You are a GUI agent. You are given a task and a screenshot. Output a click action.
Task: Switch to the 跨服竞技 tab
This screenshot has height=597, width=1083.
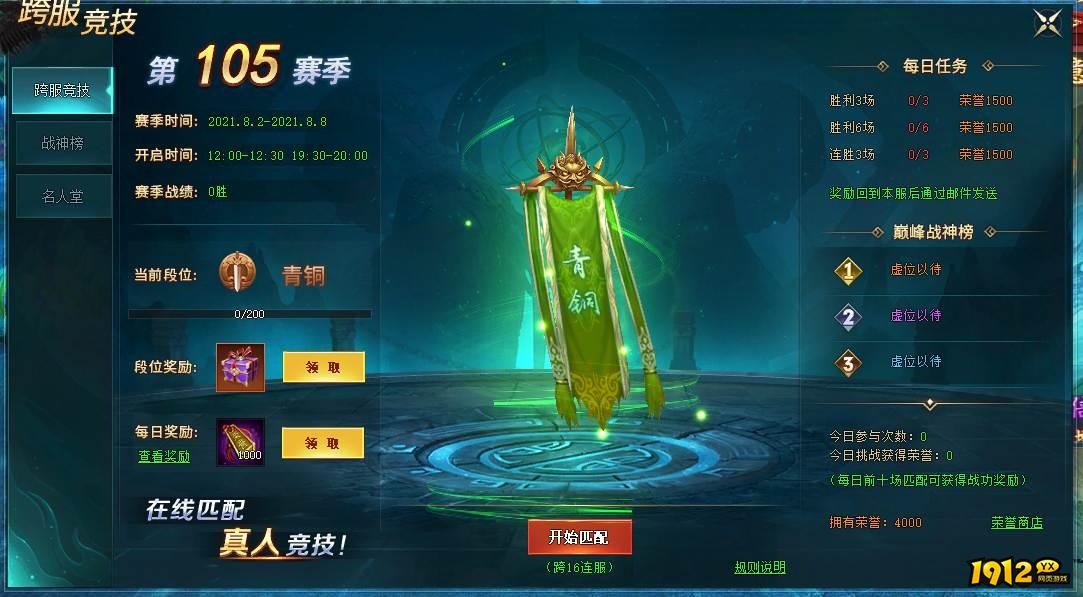(62, 90)
